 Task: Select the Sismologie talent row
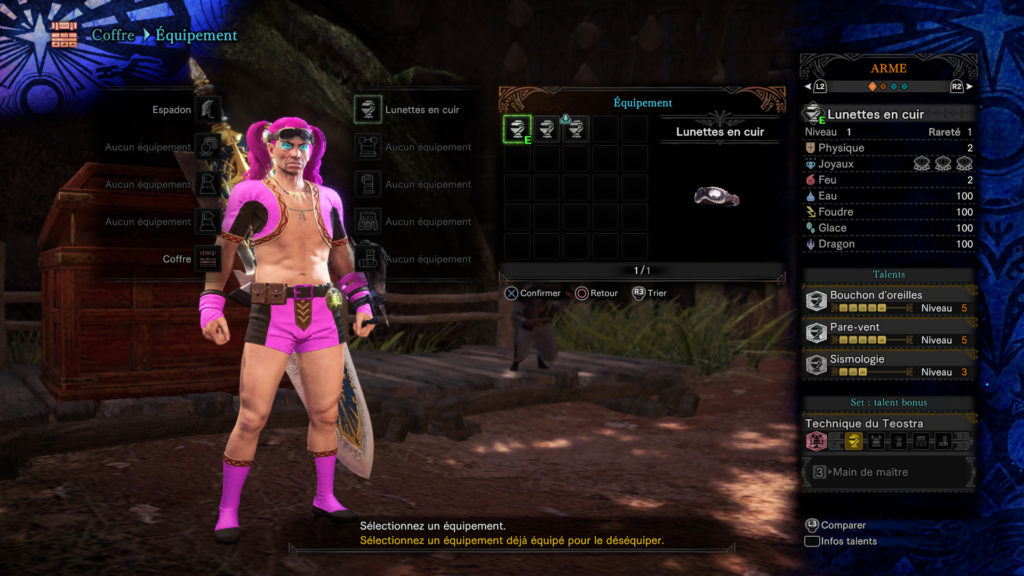click(x=889, y=365)
